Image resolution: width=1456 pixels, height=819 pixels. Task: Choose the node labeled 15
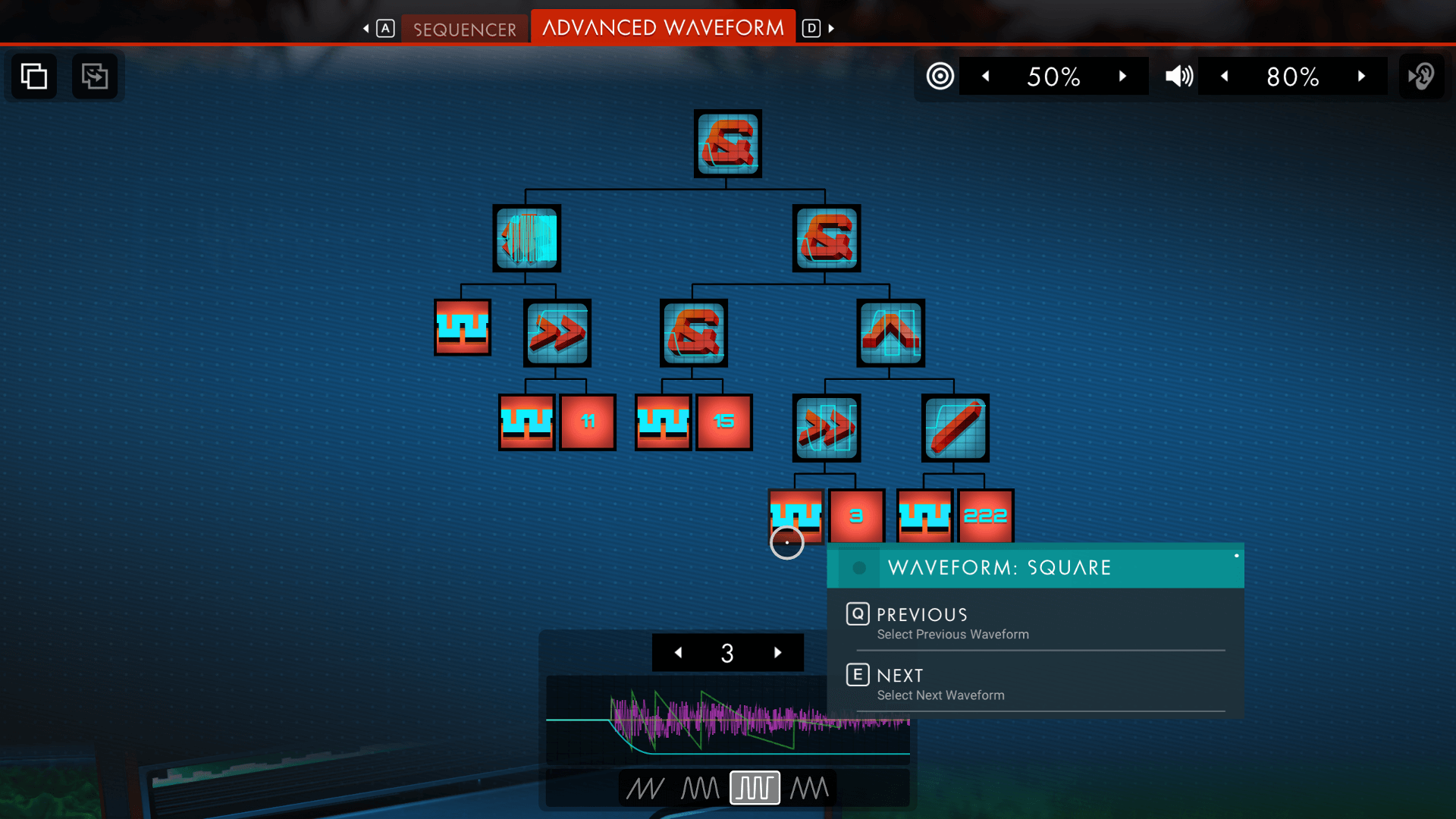[x=724, y=422]
